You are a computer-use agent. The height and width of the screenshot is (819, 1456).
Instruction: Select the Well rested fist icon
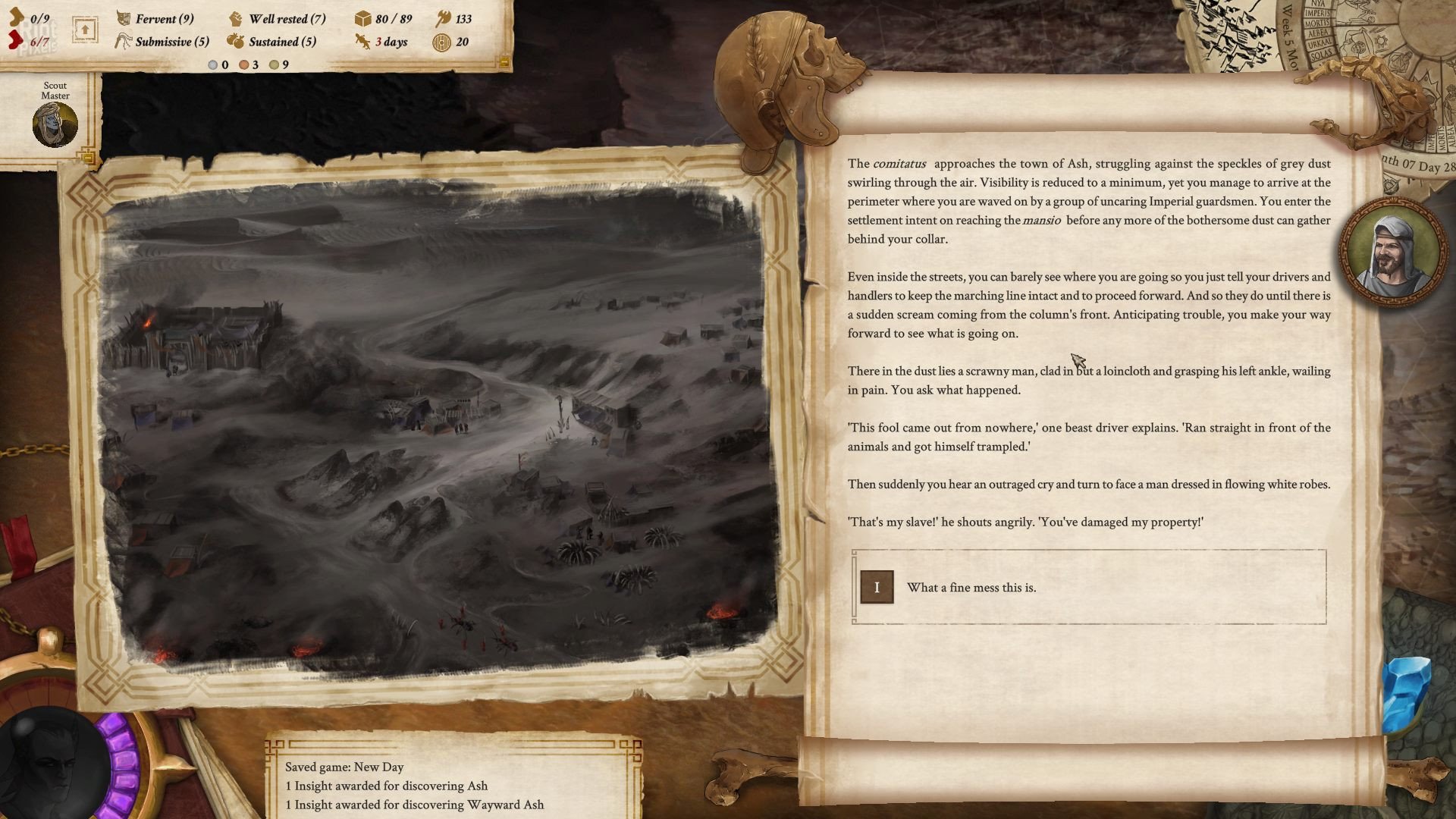(x=236, y=19)
